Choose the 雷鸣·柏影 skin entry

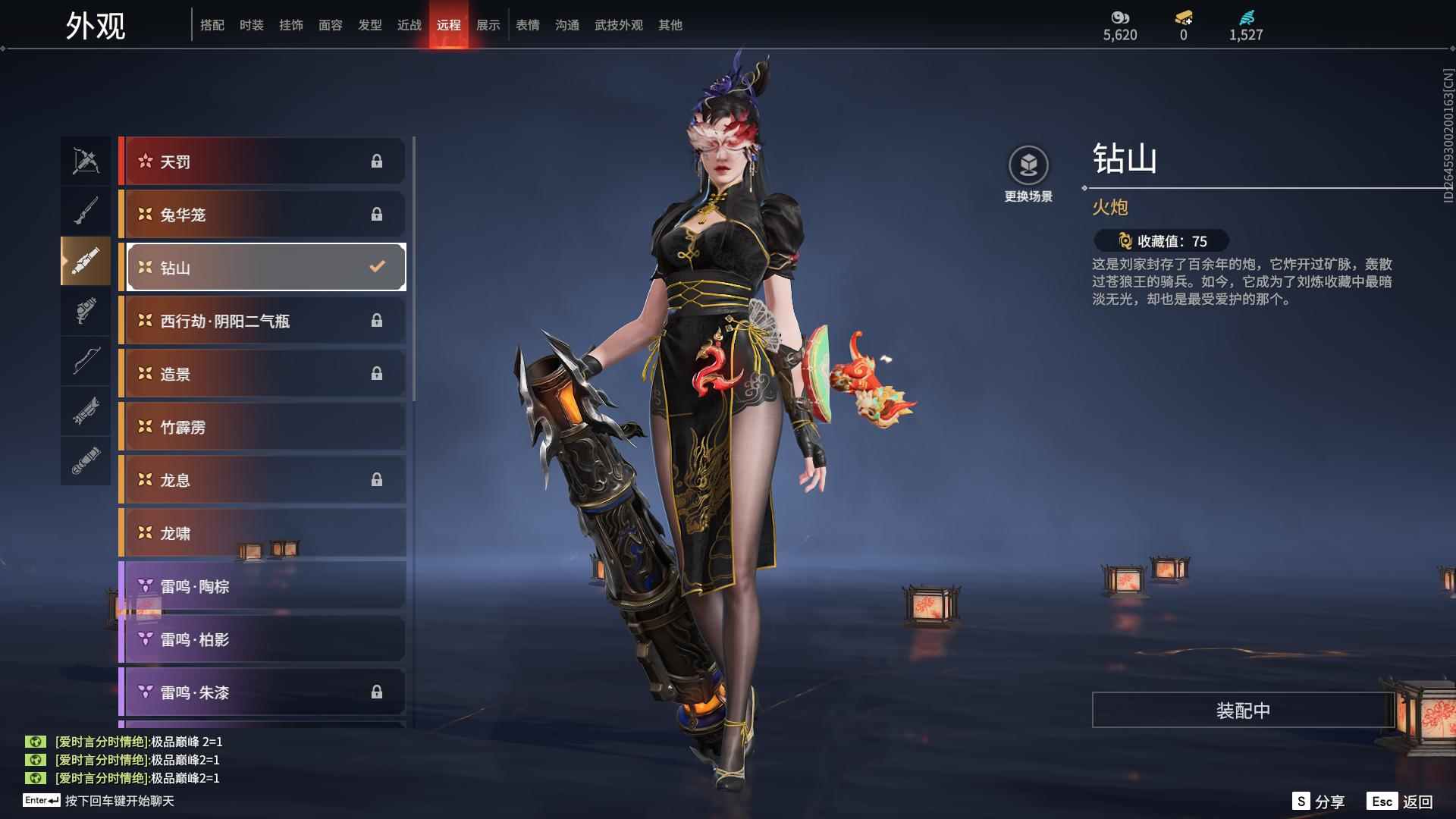click(x=262, y=639)
